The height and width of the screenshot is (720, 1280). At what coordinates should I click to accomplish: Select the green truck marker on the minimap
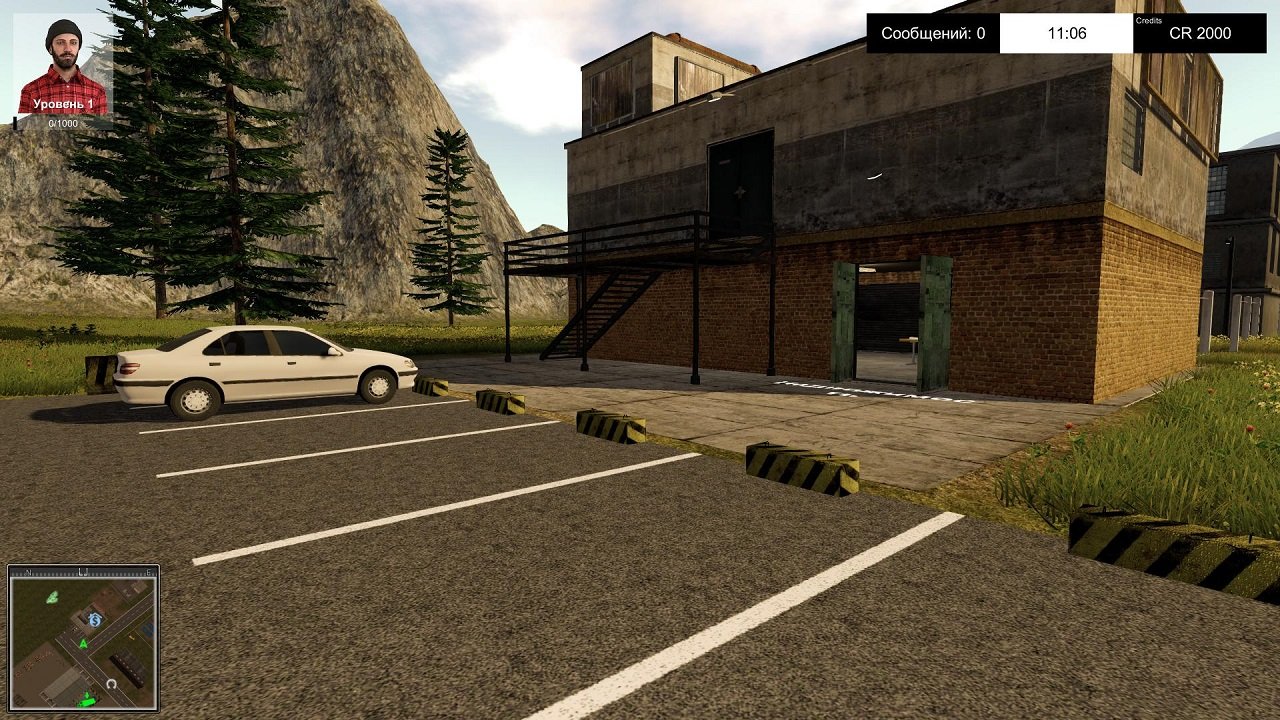86,700
